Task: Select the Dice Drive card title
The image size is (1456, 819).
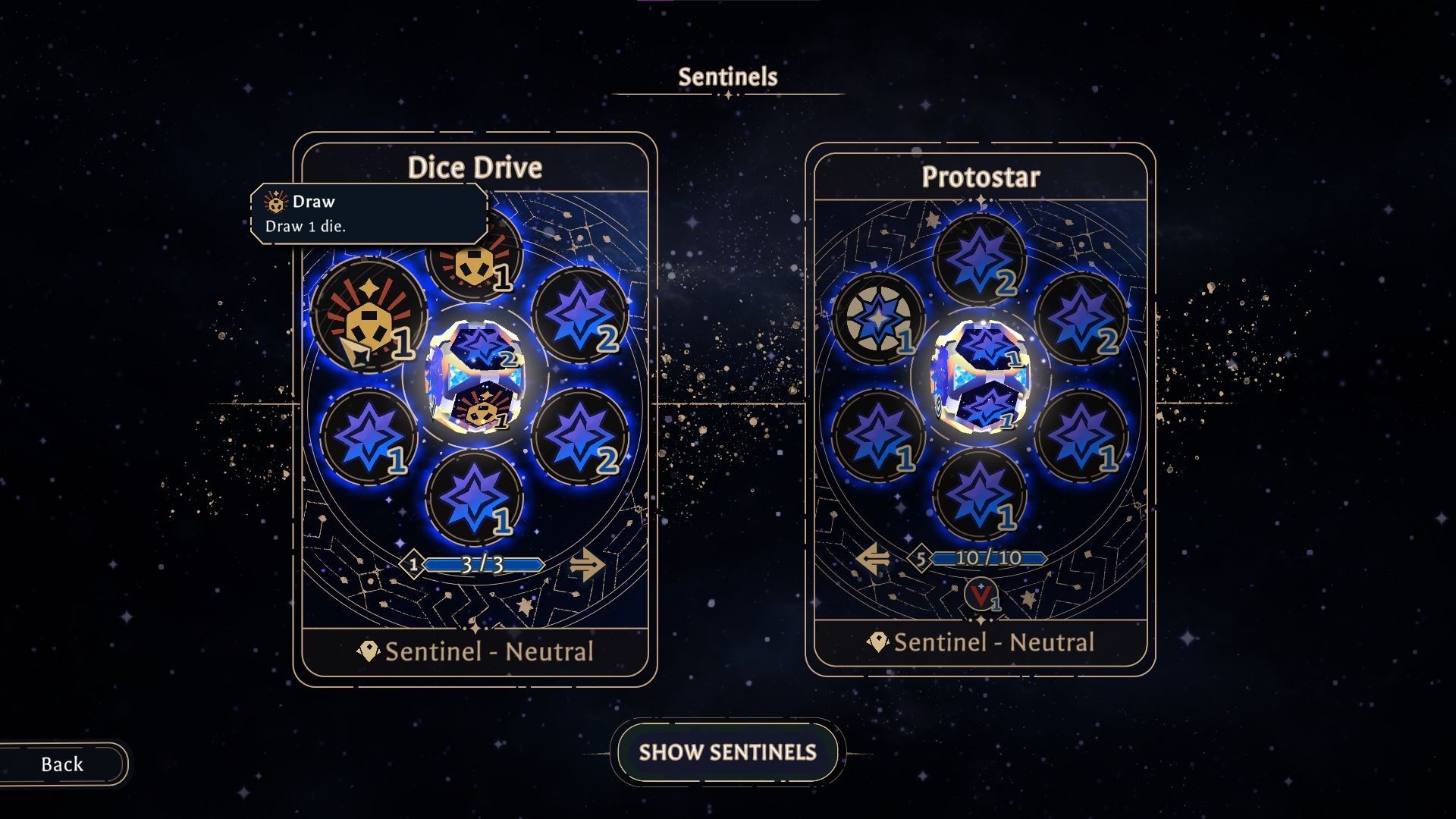Action: [475, 168]
